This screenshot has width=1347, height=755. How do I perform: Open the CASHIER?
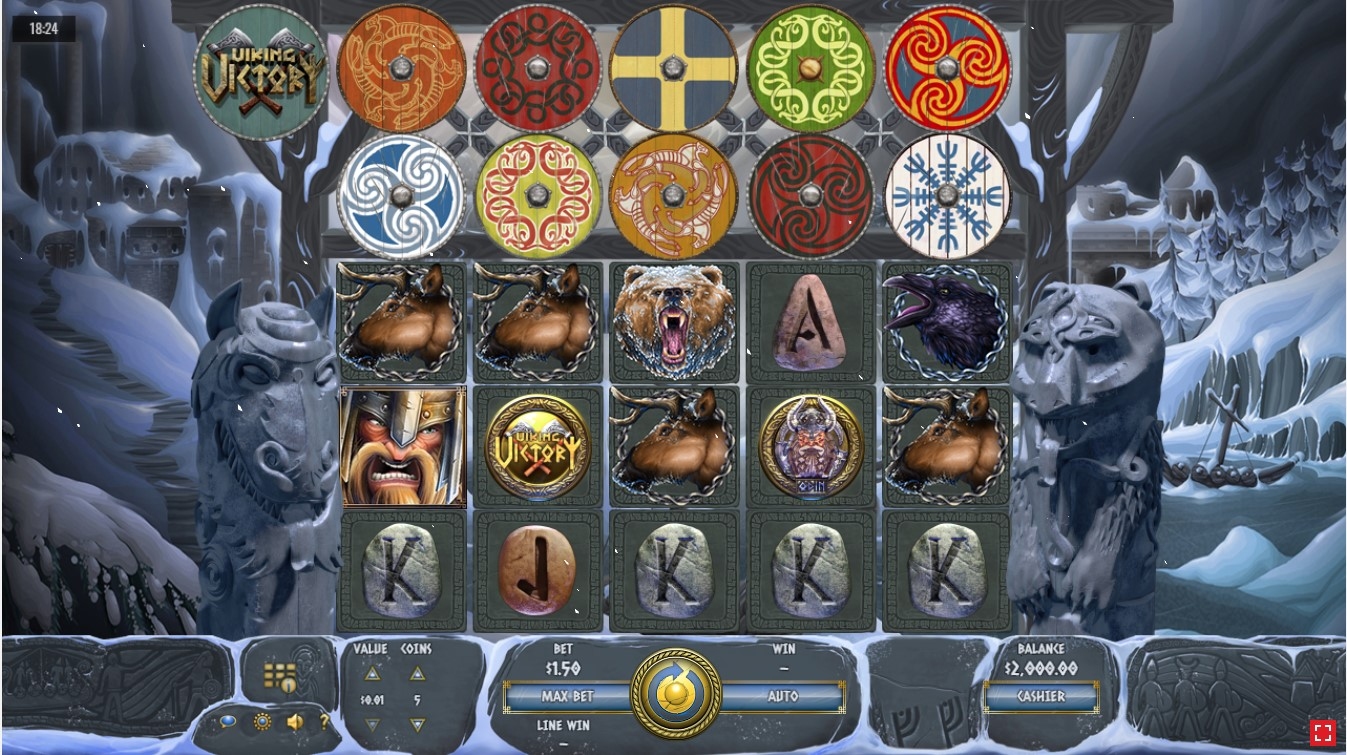point(1041,696)
